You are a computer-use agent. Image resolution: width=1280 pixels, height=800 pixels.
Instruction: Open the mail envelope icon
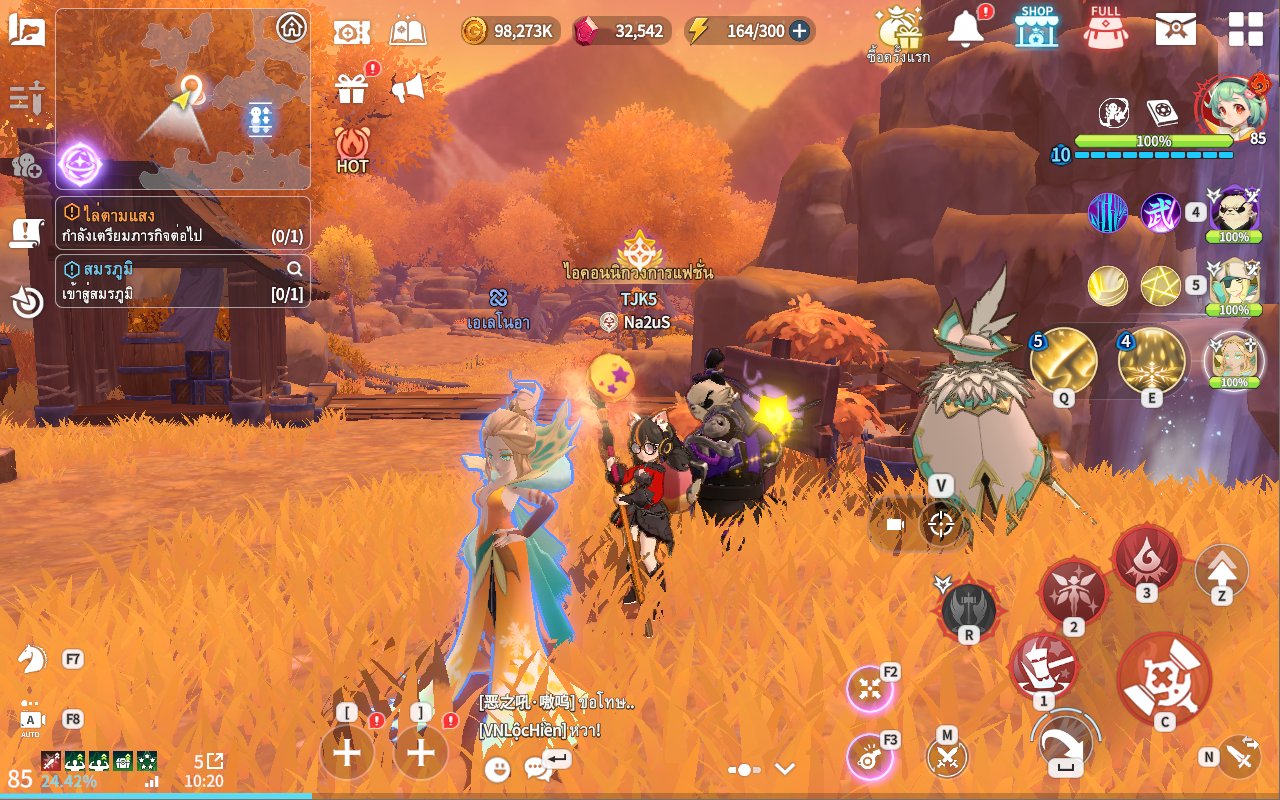[1175, 28]
